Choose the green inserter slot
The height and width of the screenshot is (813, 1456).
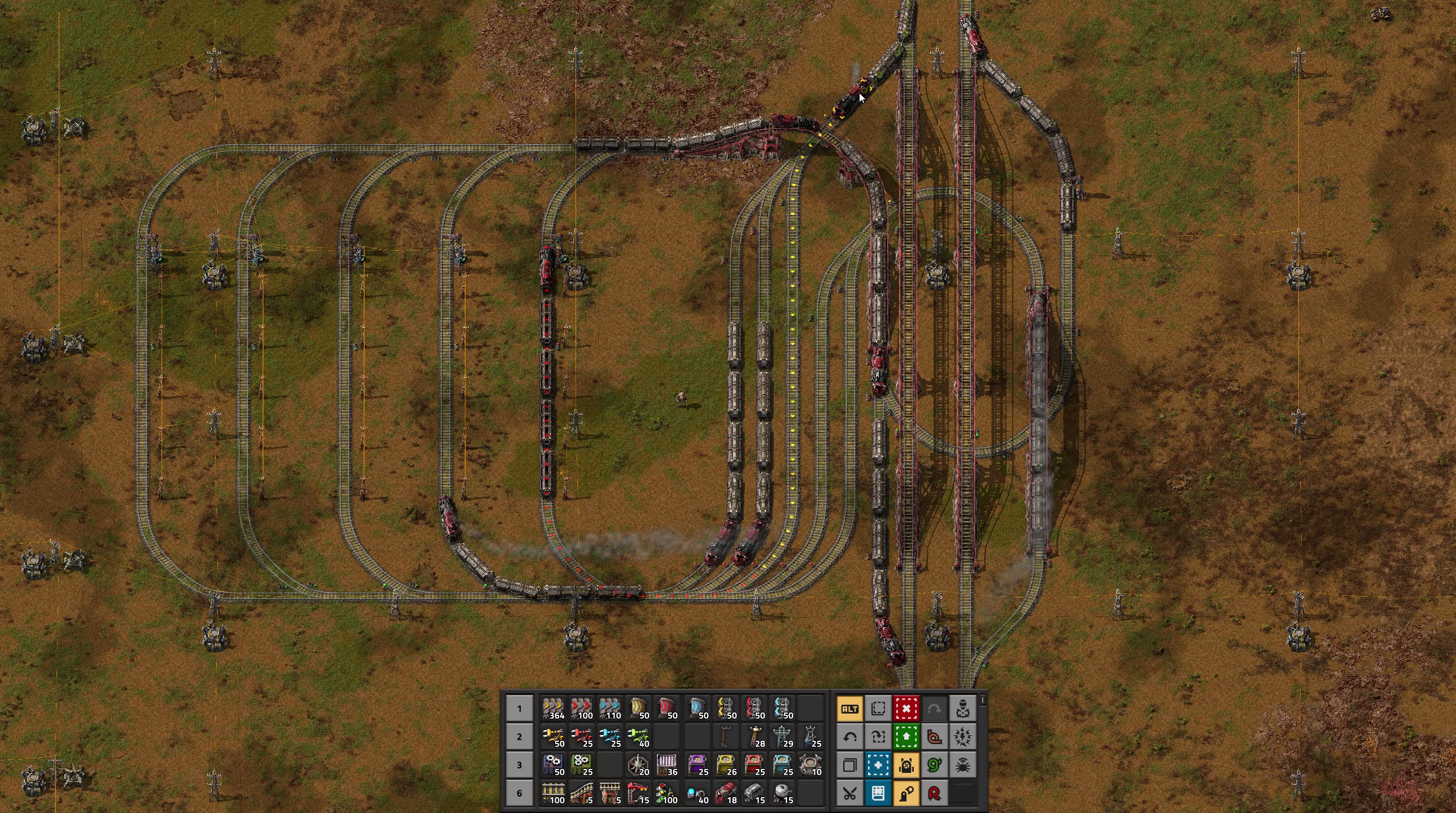point(639,737)
